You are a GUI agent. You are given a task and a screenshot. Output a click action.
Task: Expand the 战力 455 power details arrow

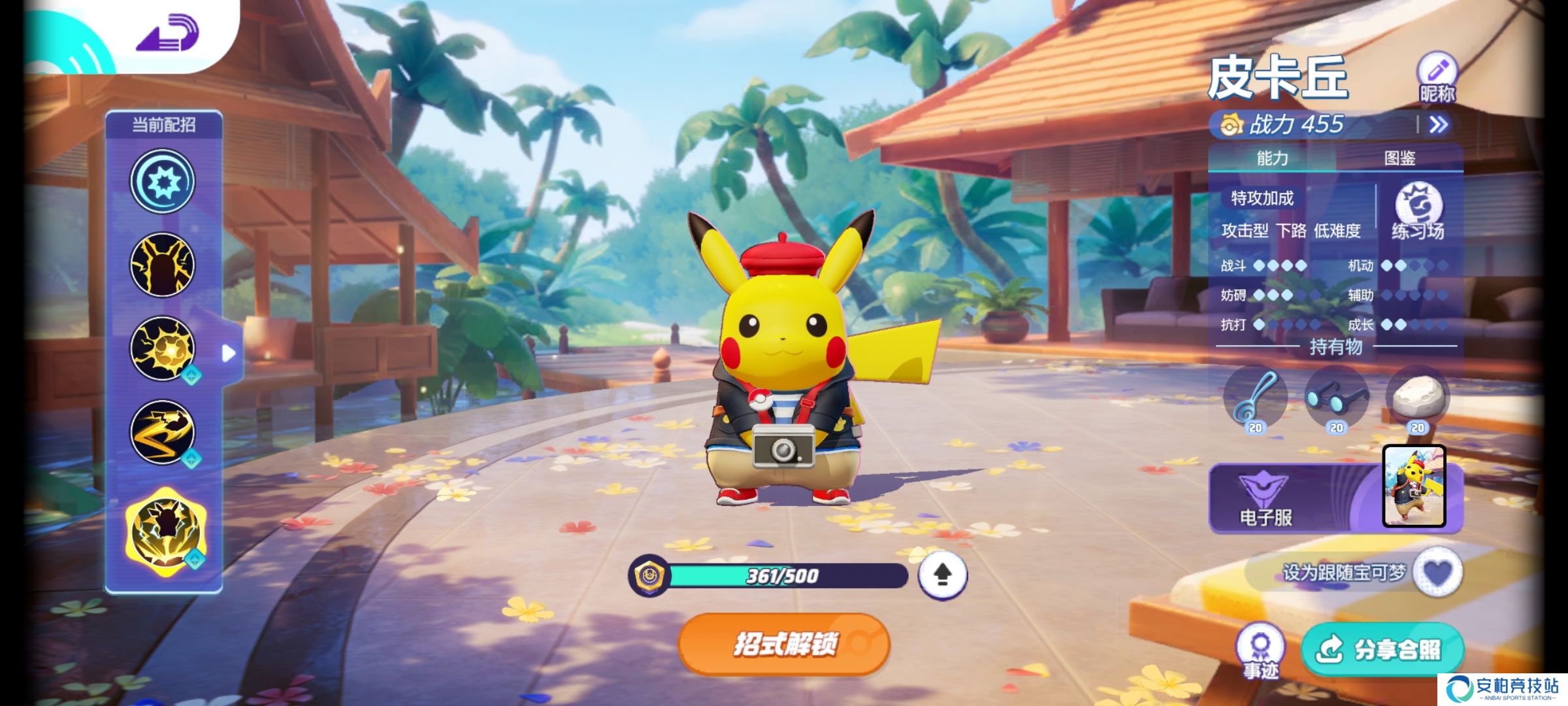click(x=1438, y=125)
